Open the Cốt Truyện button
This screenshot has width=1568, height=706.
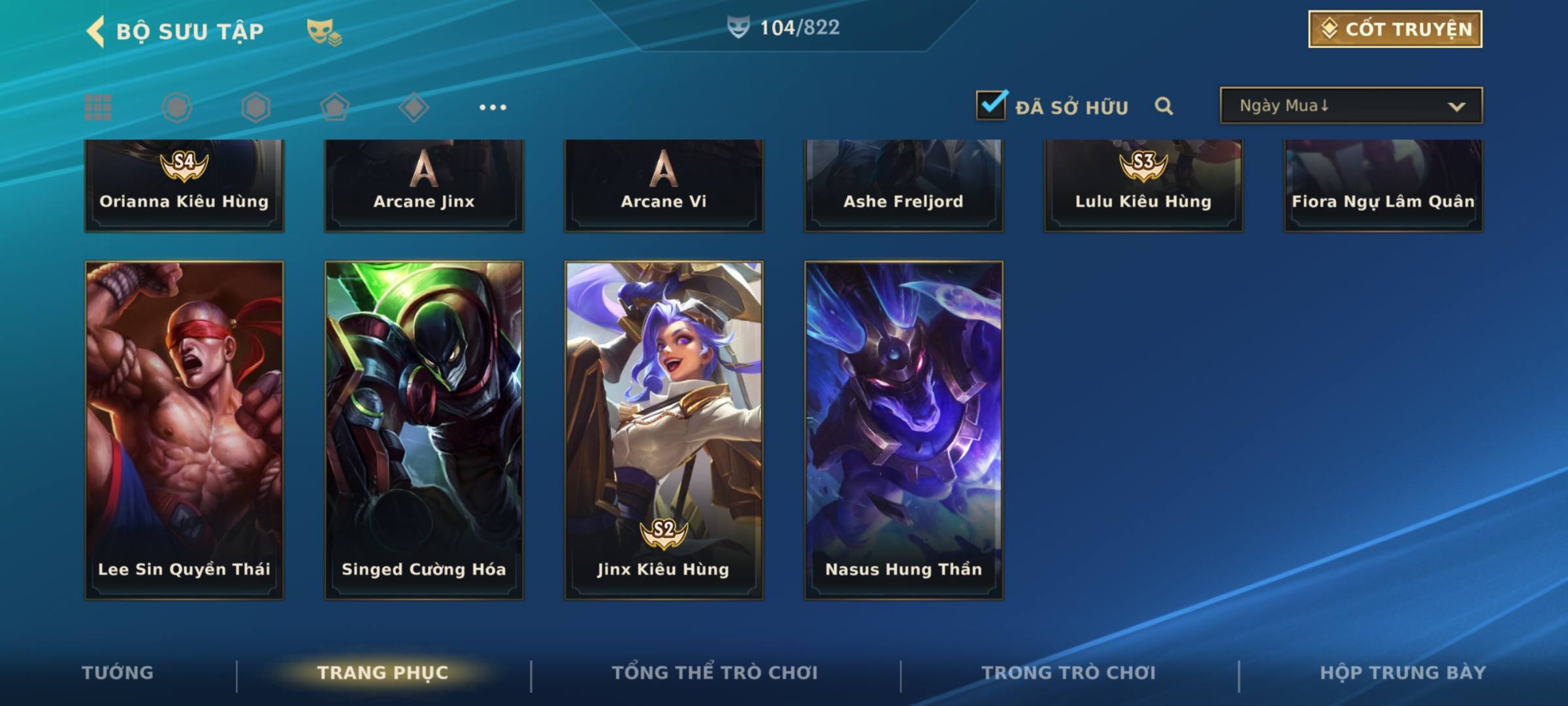point(1395,29)
